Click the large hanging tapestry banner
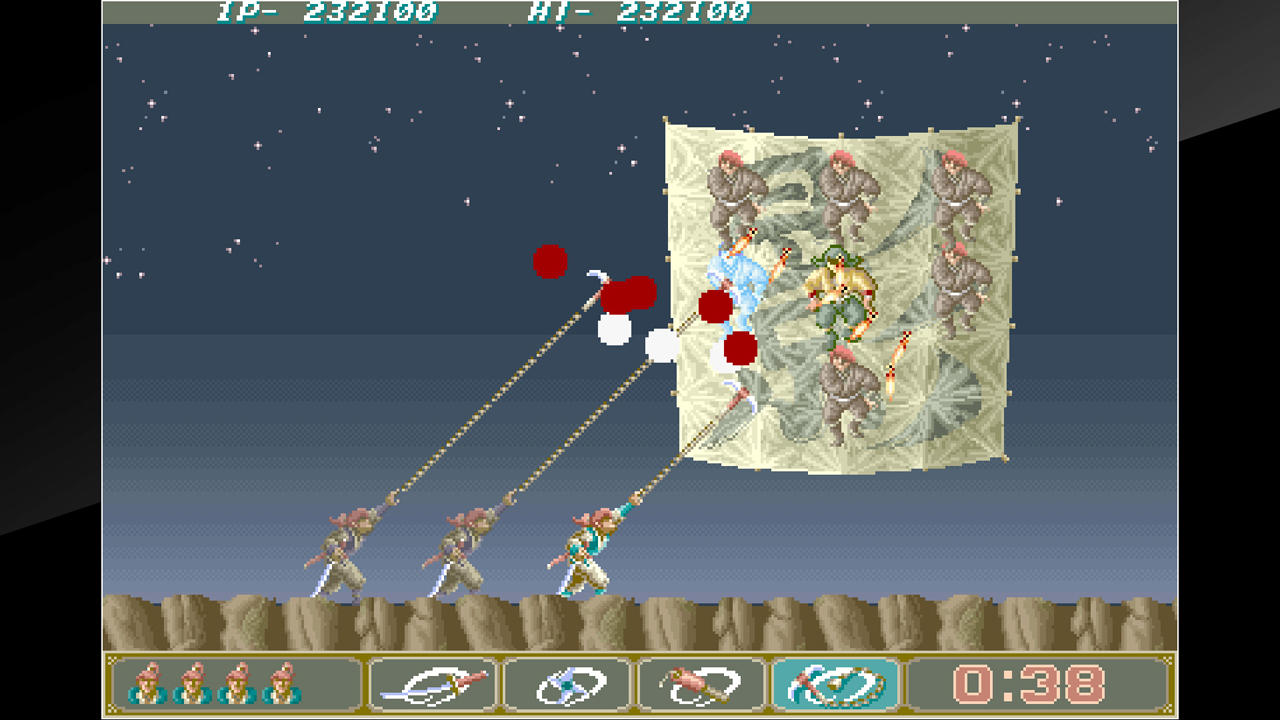The height and width of the screenshot is (720, 1280). (840, 290)
